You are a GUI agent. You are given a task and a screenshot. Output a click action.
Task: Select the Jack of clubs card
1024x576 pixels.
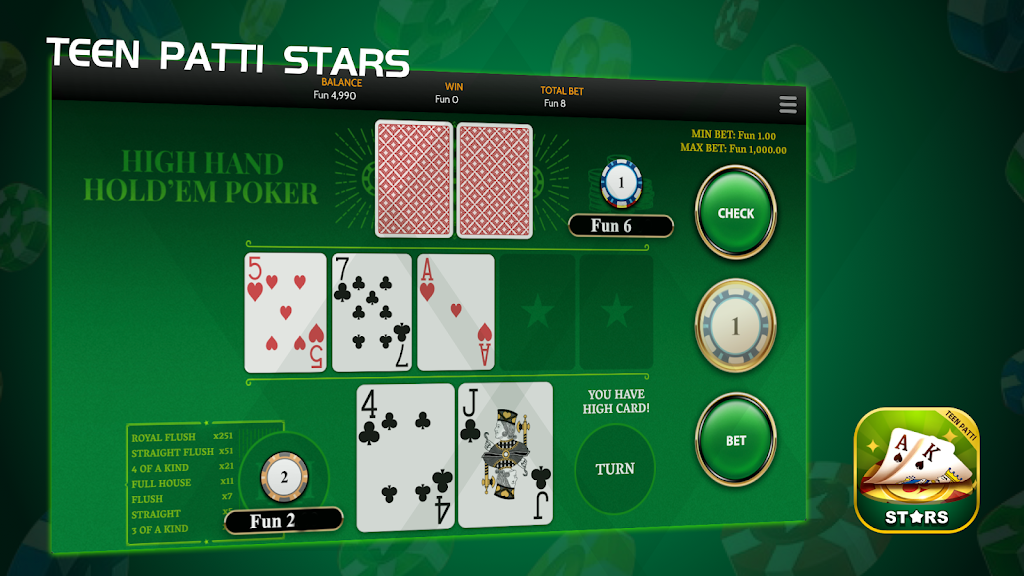[x=505, y=455]
